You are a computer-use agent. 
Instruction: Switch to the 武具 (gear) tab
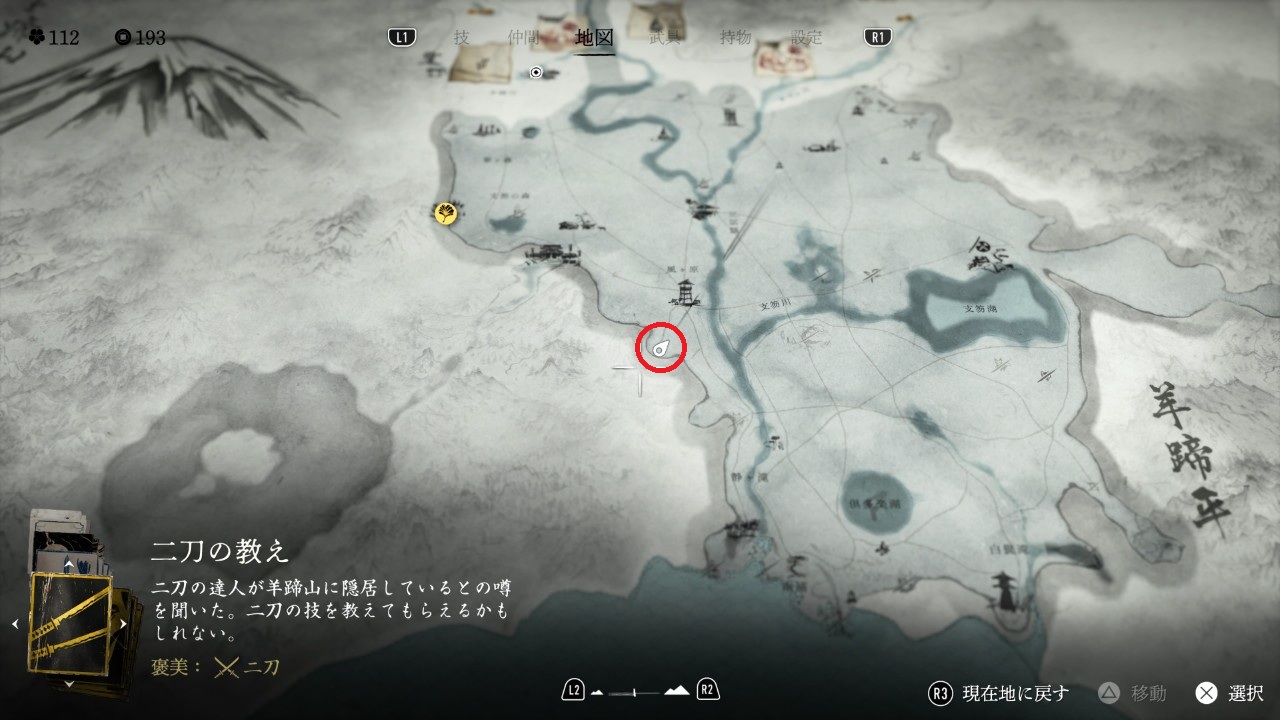coord(665,37)
